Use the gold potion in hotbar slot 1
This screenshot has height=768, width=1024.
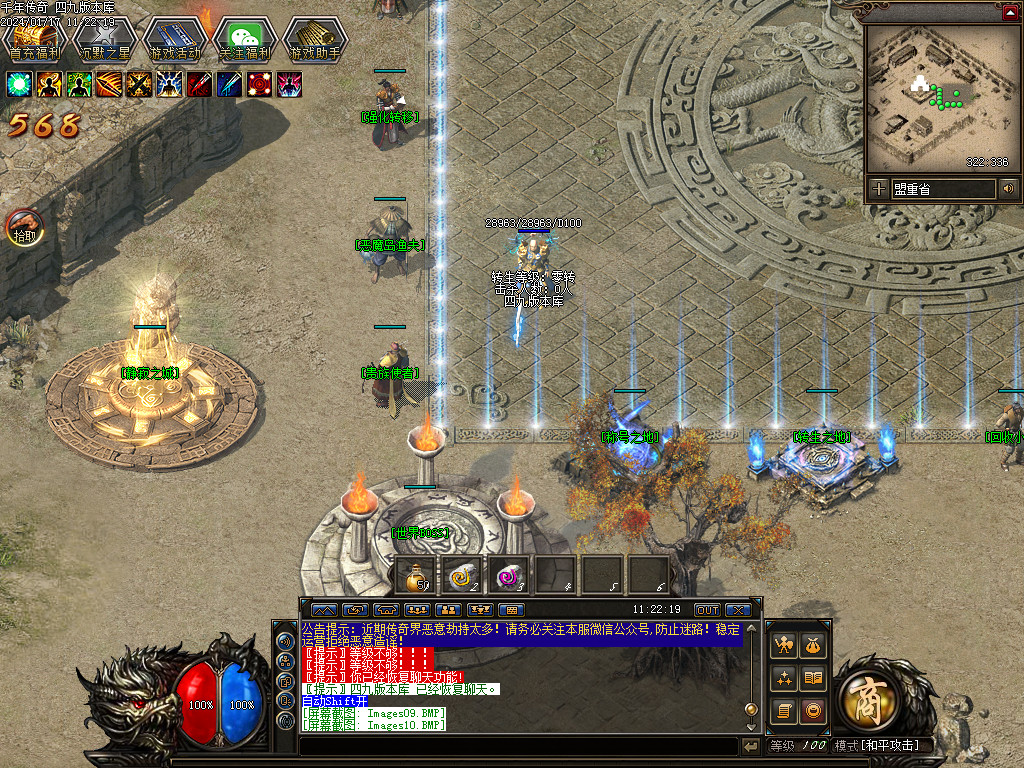click(x=415, y=575)
